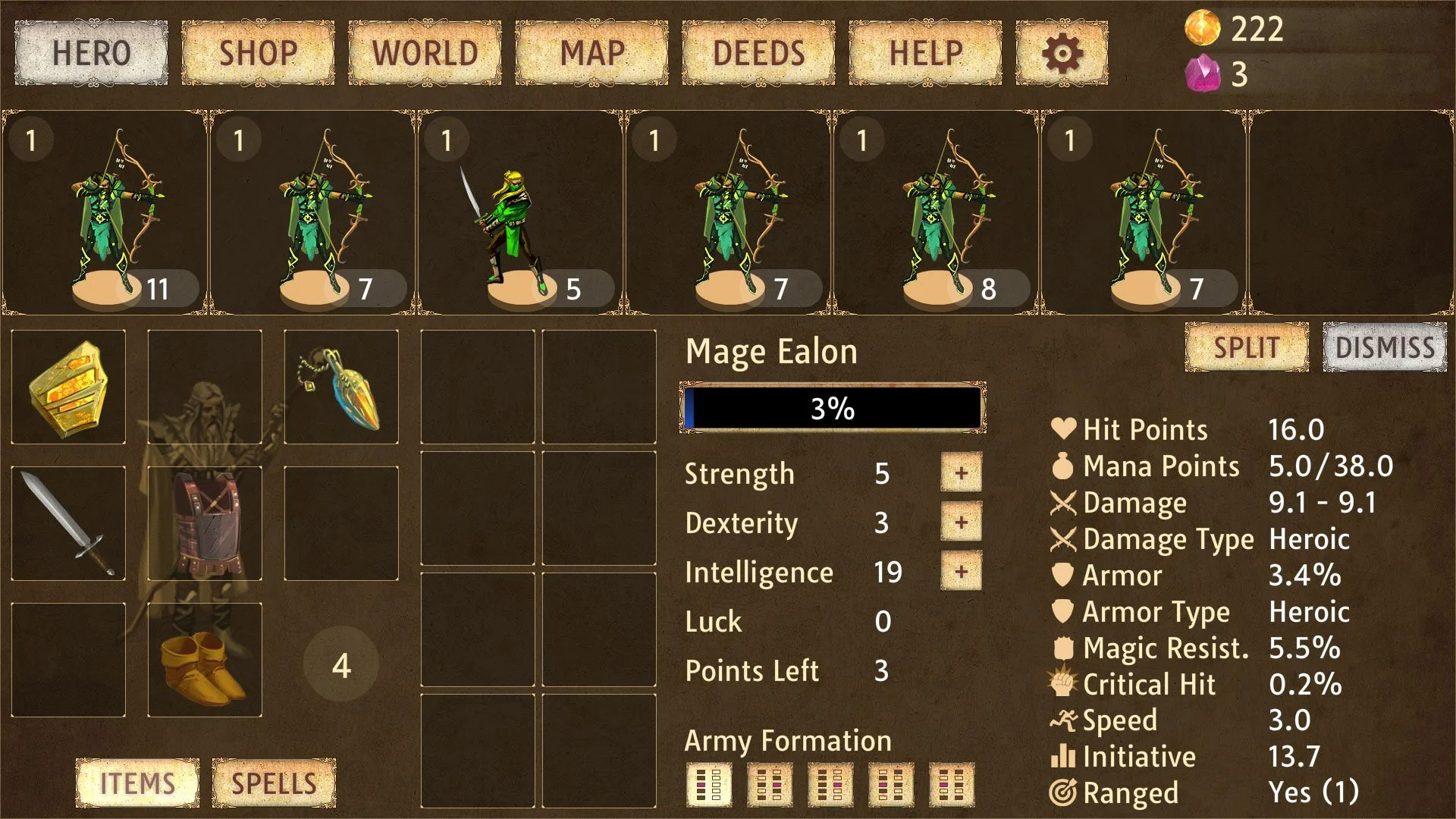The width and height of the screenshot is (1456, 819).
Task: Click the leather chest armor slot
Action: [205, 523]
